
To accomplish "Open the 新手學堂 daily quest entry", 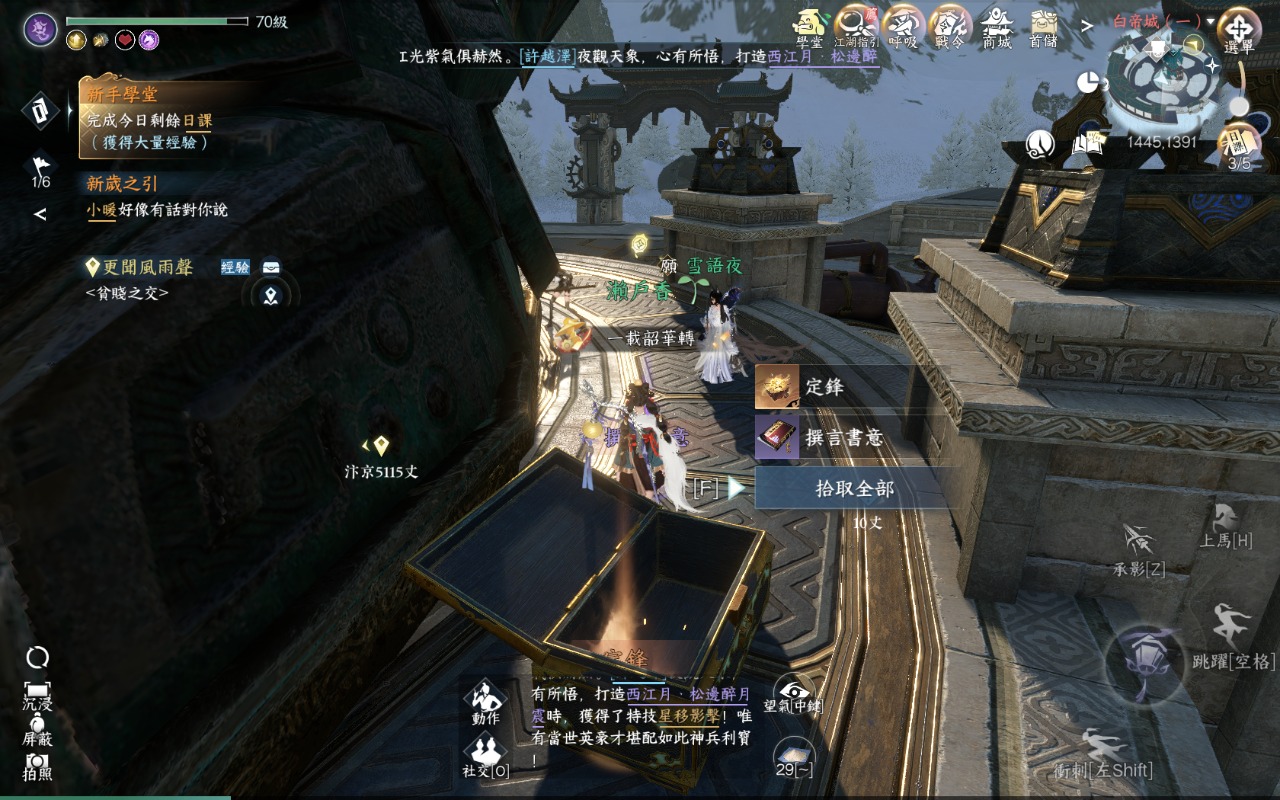I will coord(150,120).
